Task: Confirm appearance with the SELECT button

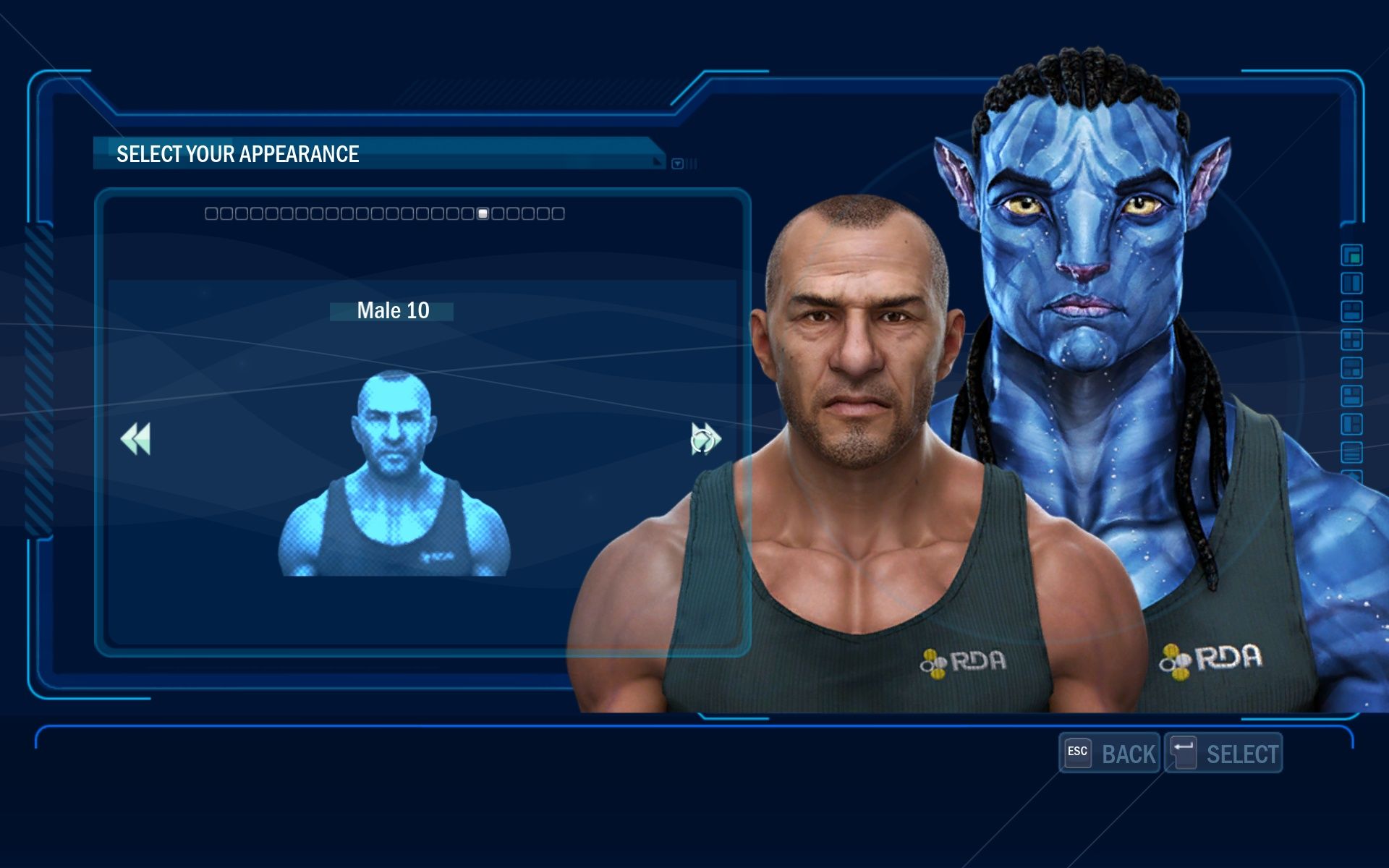Action: coord(1223,754)
